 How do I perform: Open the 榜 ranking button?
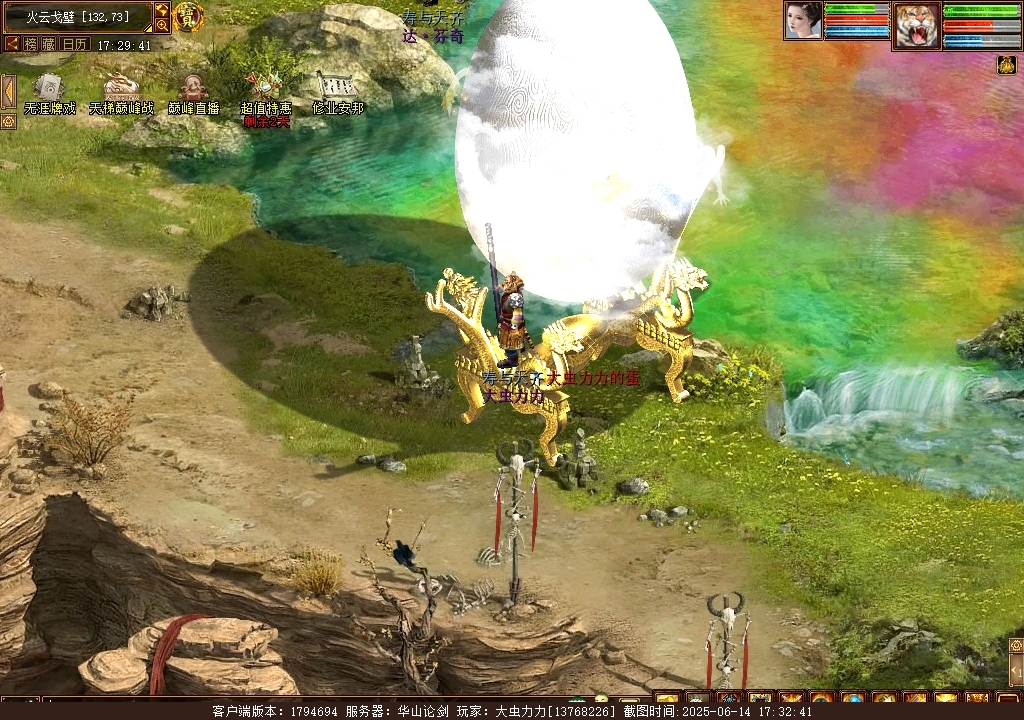(31, 44)
